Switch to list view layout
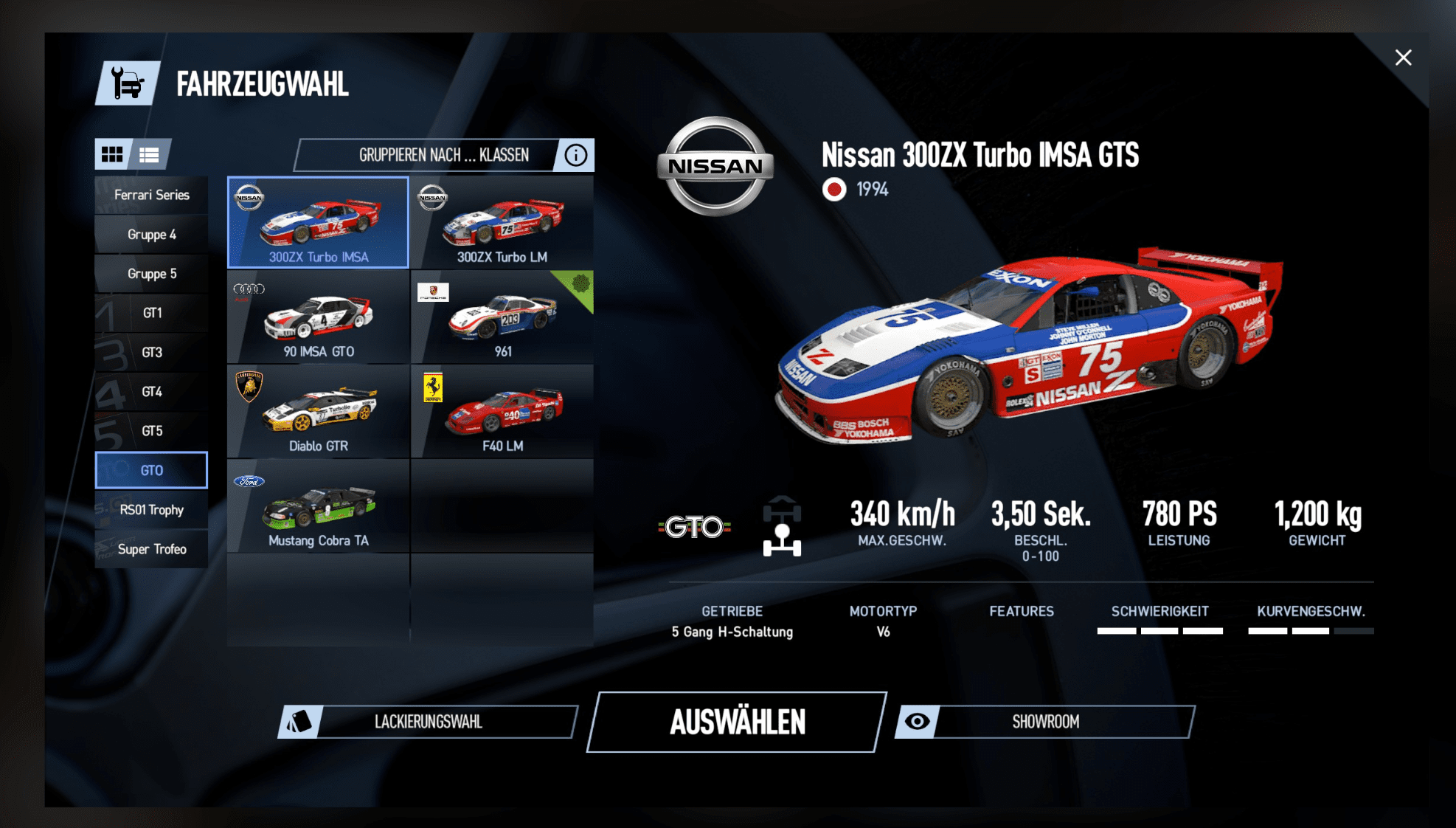Image resolution: width=1456 pixels, height=828 pixels. (x=150, y=154)
